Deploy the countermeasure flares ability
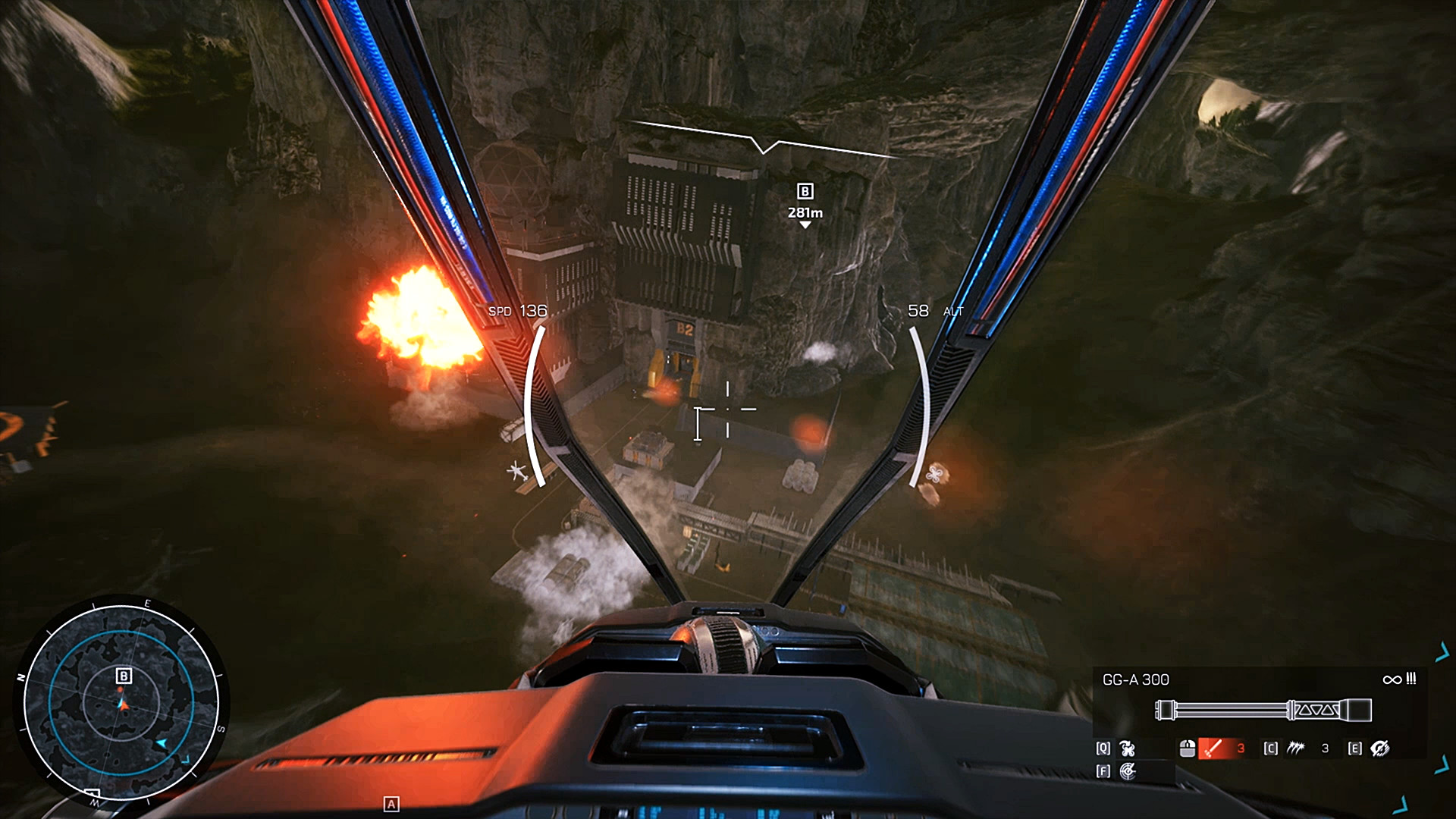The width and height of the screenshot is (1456, 819). 1295,748
